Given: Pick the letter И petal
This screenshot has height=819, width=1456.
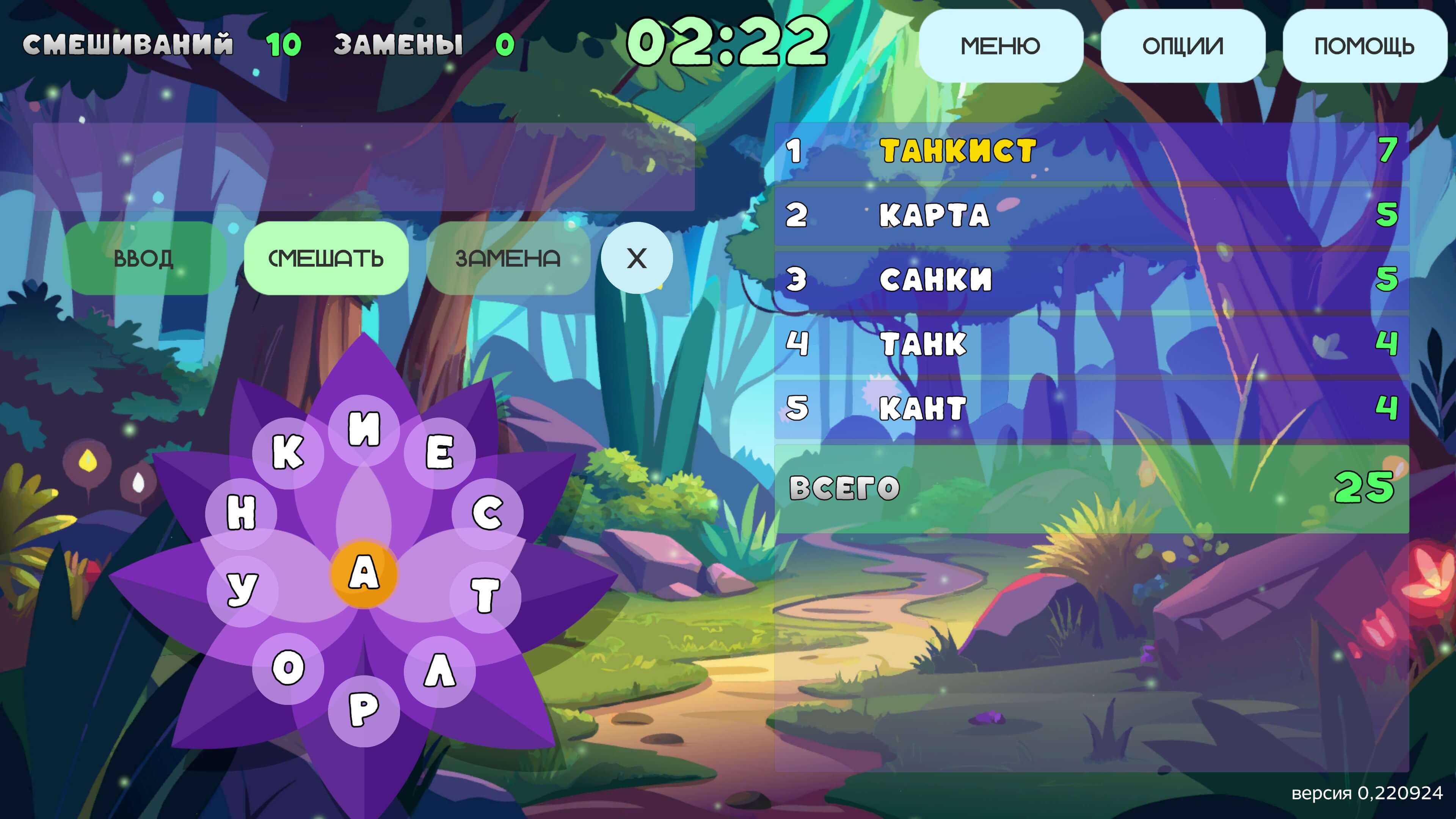Looking at the screenshot, I should click(x=364, y=430).
